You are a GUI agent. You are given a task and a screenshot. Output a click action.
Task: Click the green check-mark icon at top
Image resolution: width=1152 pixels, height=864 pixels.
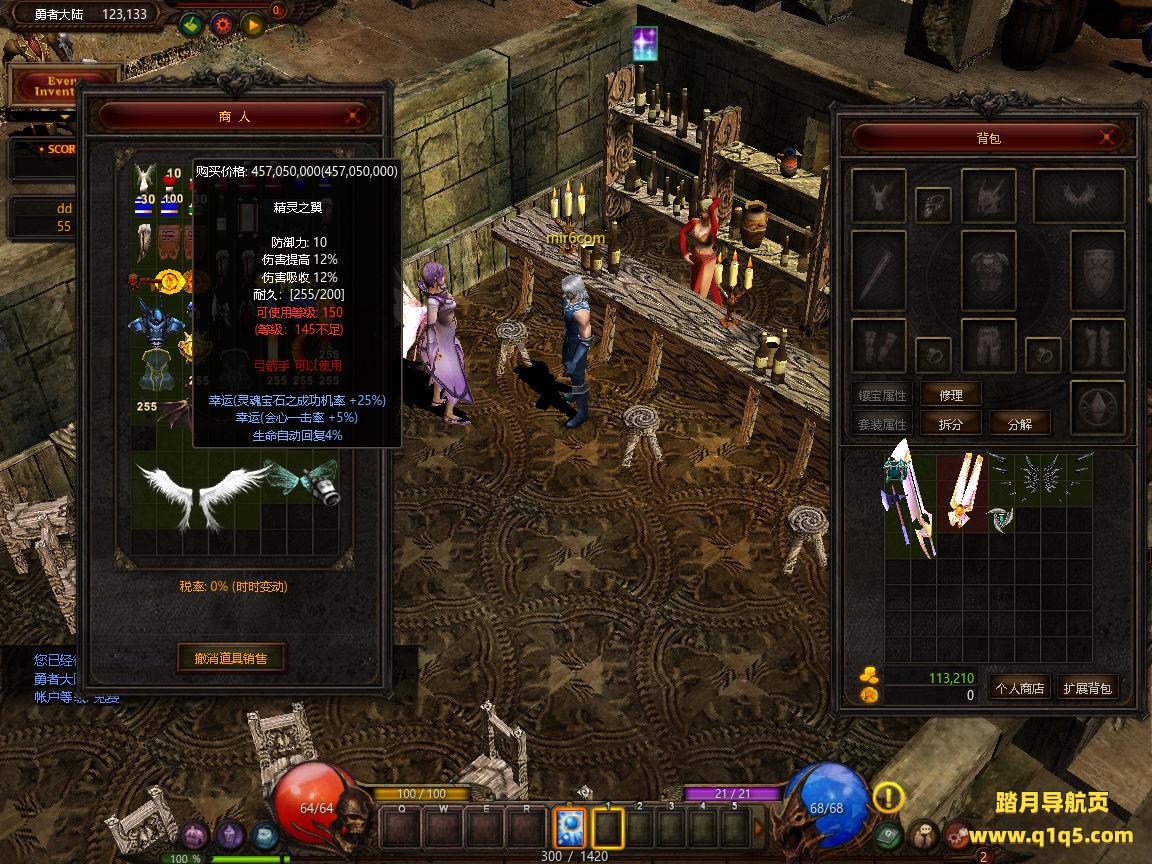pos(191,22)
